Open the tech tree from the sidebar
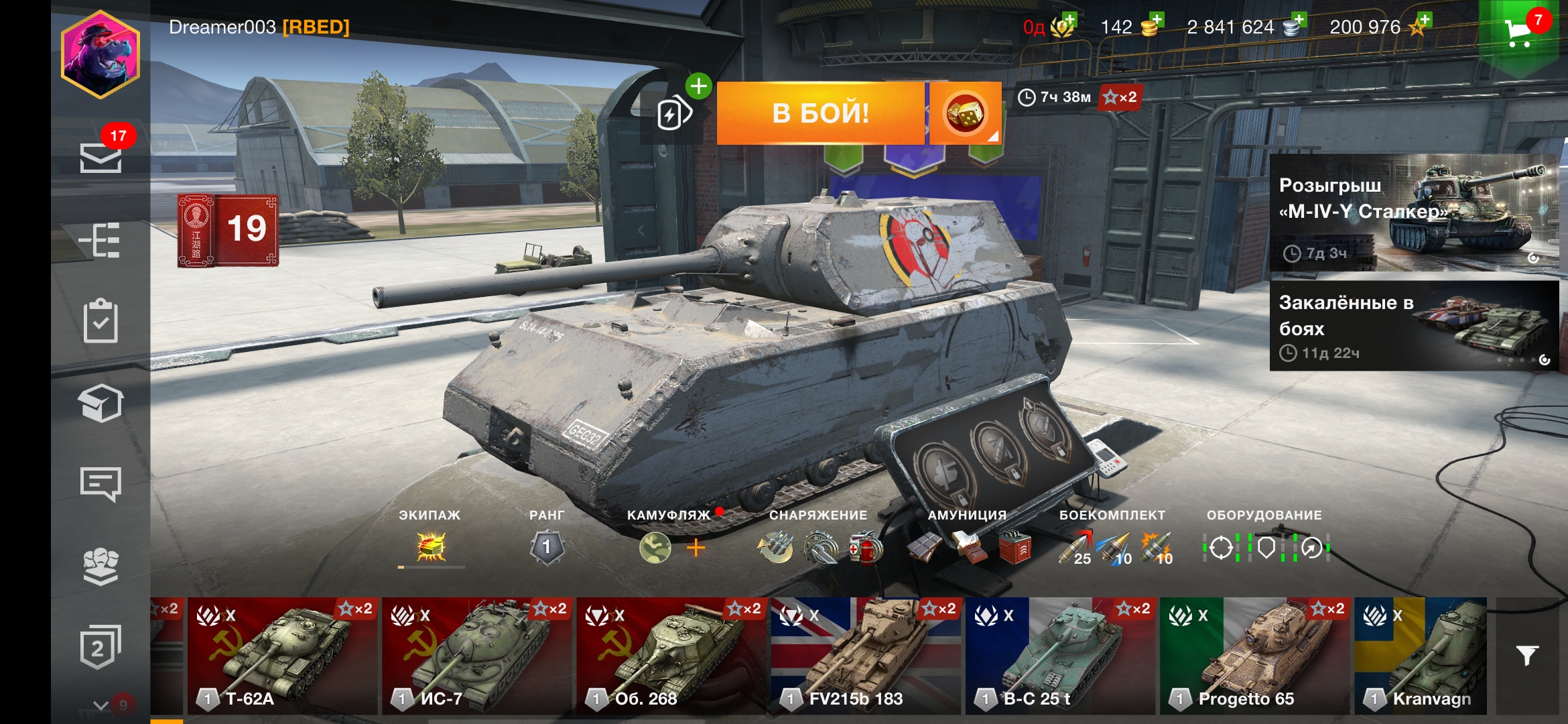Viewport: 1568px width, 724px height. (x=101, y=240)
